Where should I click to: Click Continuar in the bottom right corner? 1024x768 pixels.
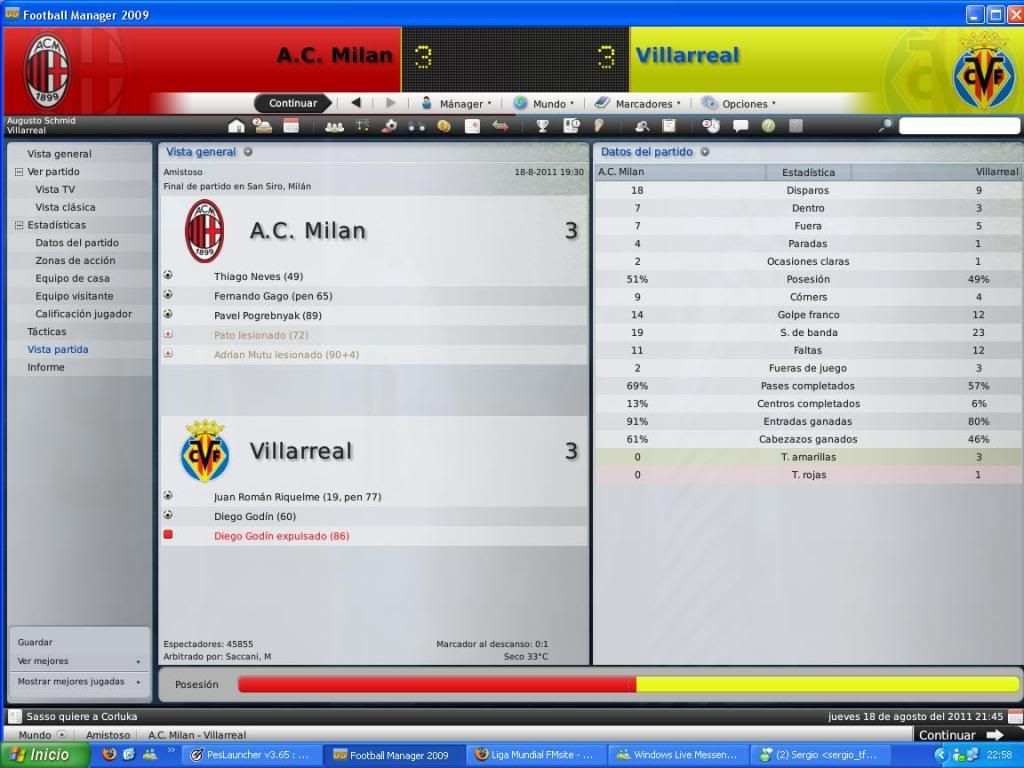[959, 735]
